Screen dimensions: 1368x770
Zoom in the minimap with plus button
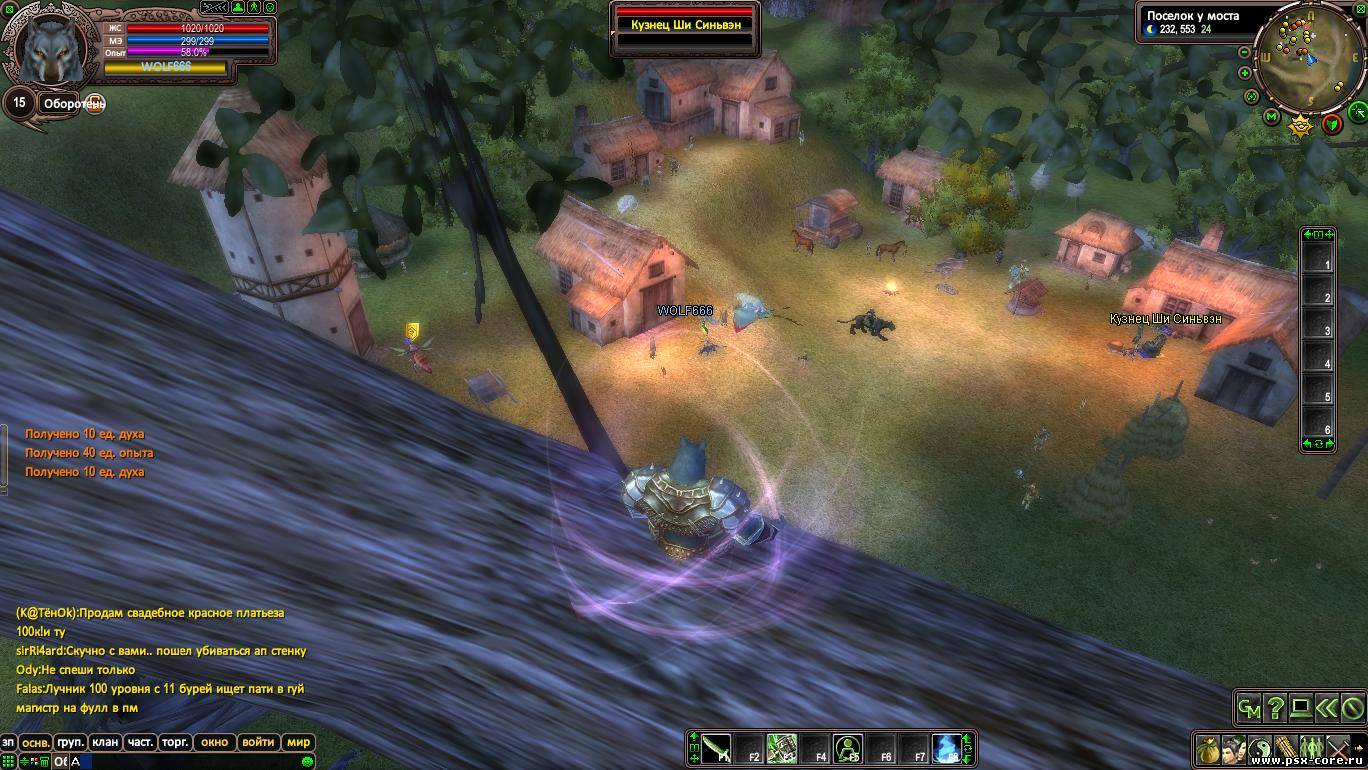pyautogui.click(x=1244, y=72)
